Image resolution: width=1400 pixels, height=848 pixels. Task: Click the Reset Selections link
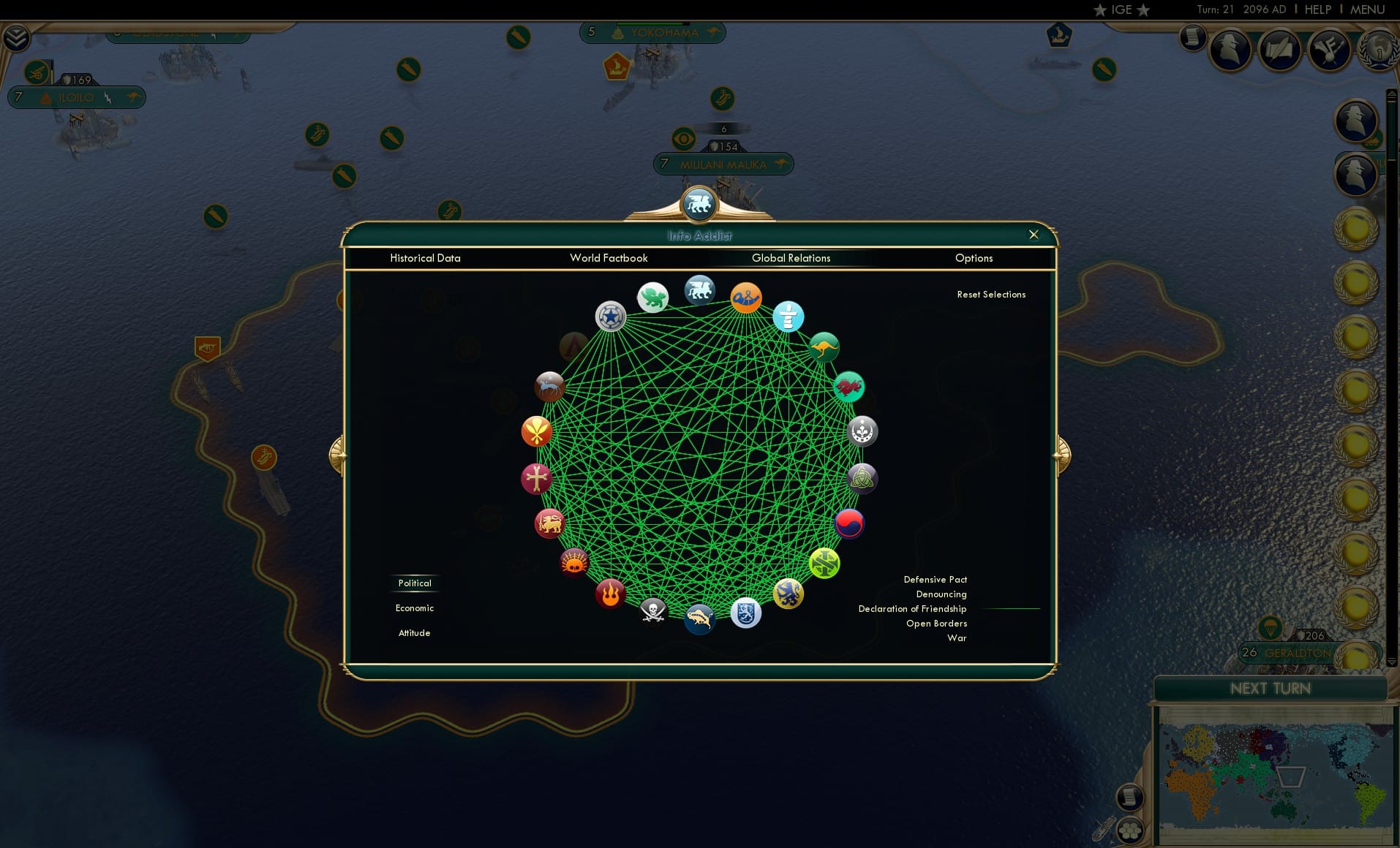tap(992, 294)
